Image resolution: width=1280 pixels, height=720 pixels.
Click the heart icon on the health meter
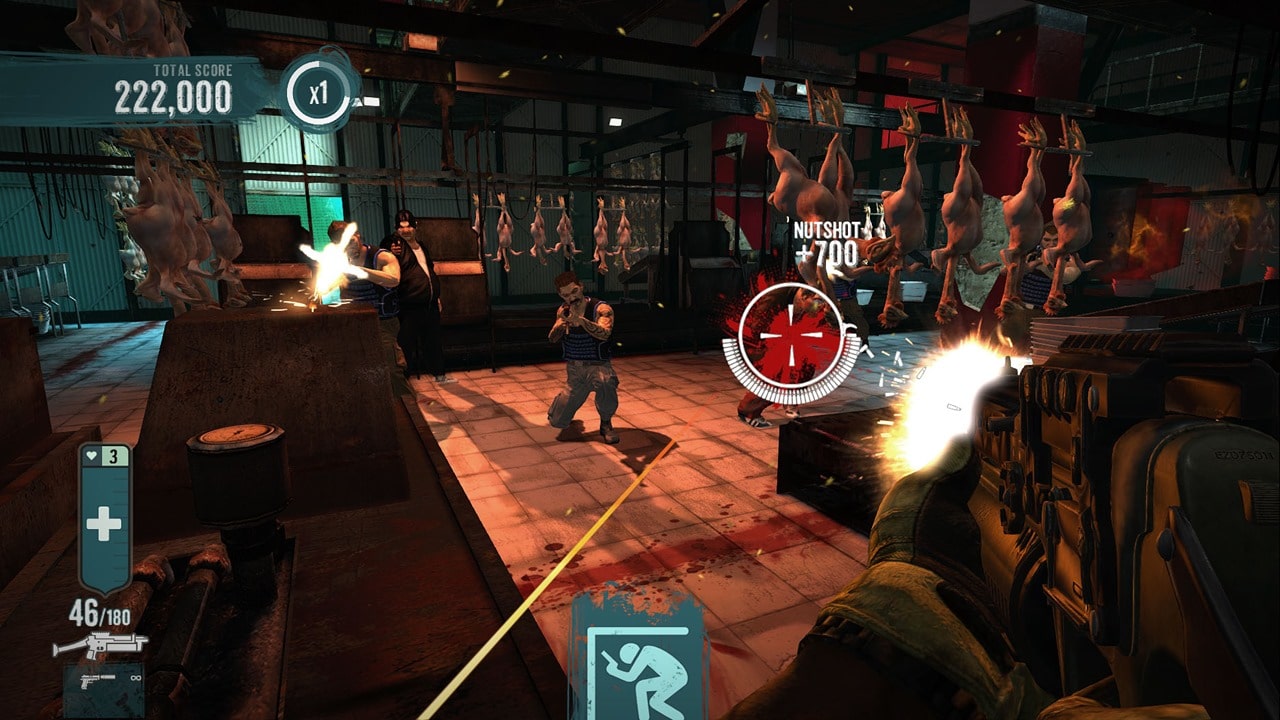pyautogui.click(x=91, y=455)
